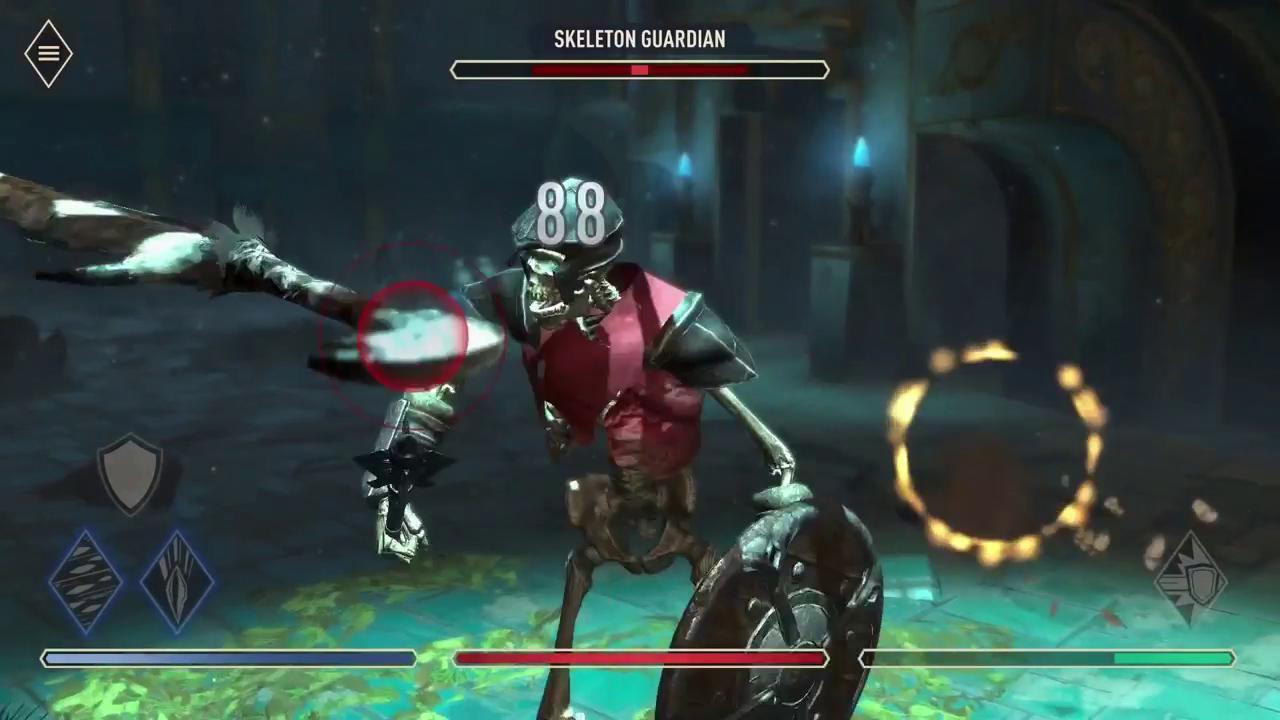Image resolution: width=1280 pixels, height=720 pixels.
Task: Tap the shield emblem above the spell diamonds
Action: click(x=130, y=474)
